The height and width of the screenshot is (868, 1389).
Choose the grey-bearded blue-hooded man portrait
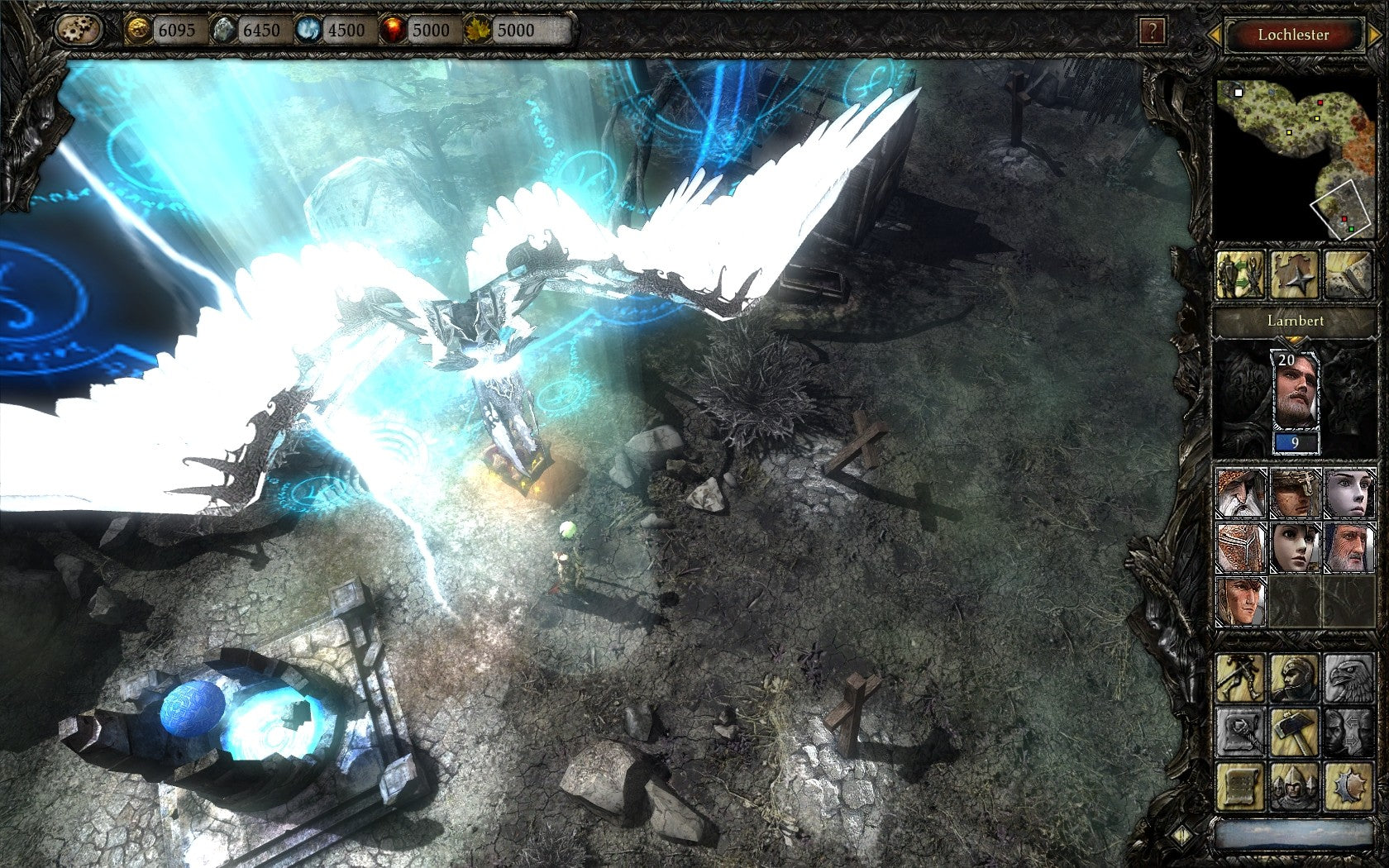(x=1348, y=546)
